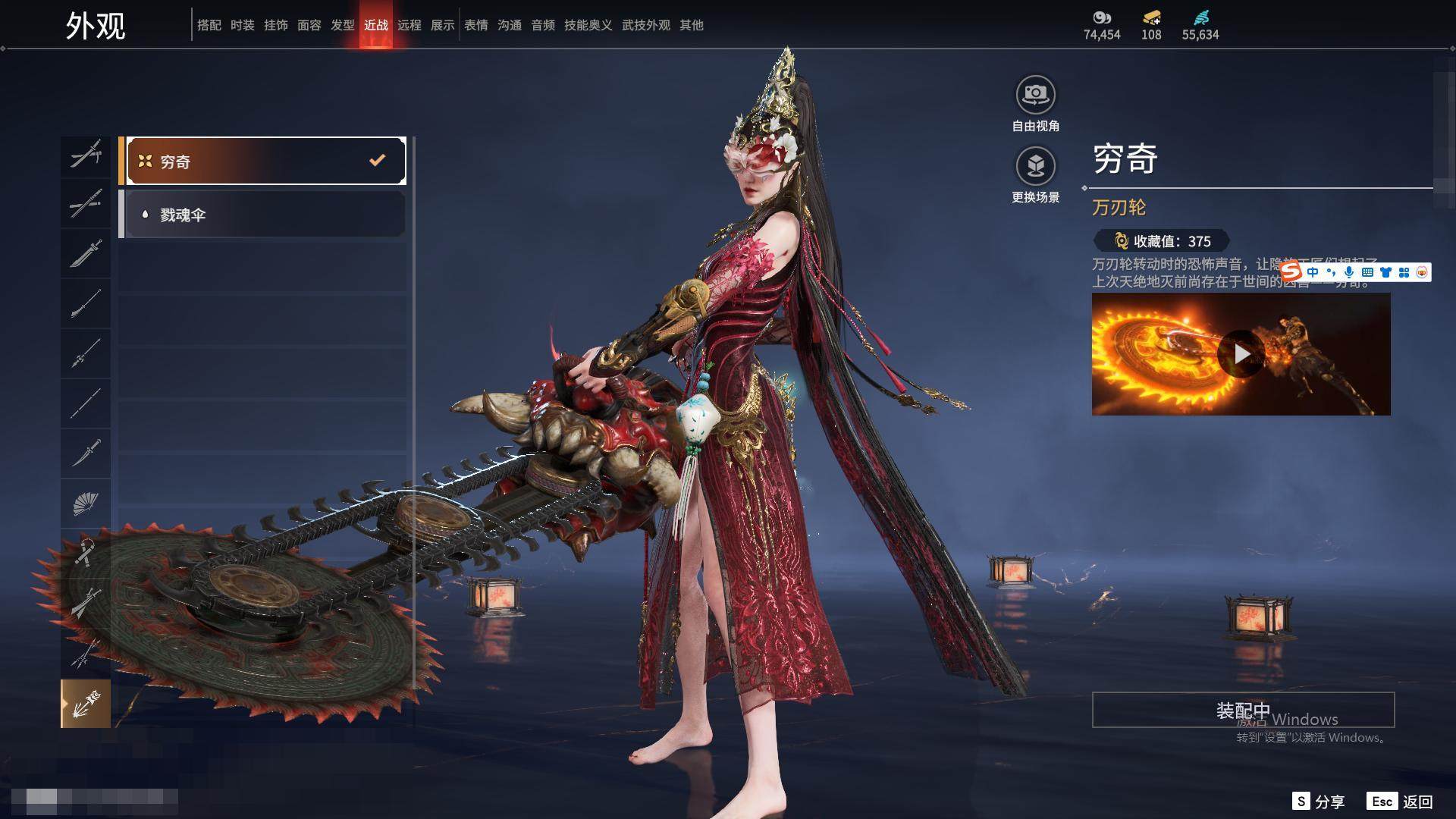Click the 更换场景 scene button

click(x=1035, y=166)
